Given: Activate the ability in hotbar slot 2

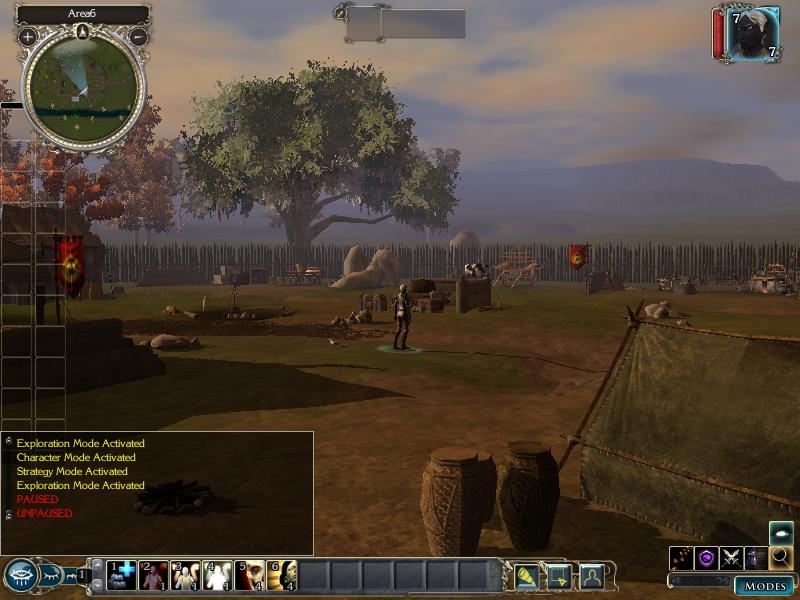Looking at the screenshot, I should pos(153,575).
